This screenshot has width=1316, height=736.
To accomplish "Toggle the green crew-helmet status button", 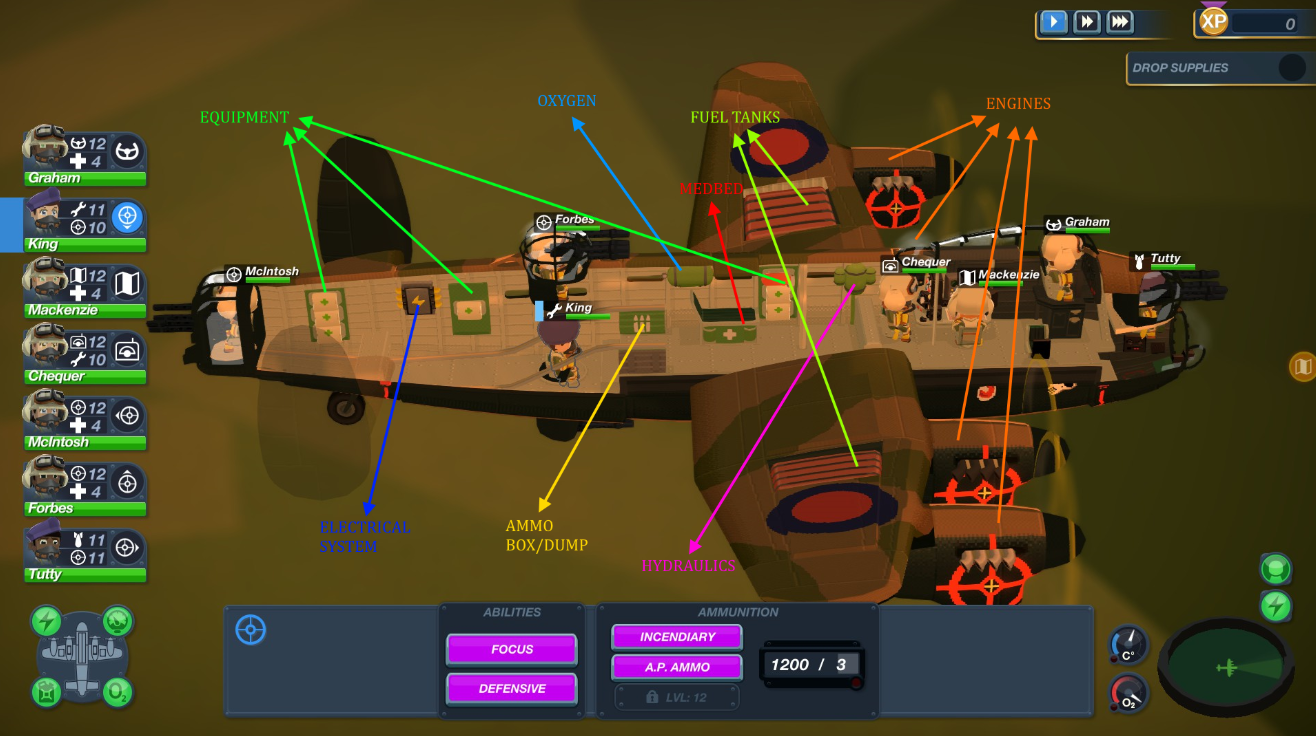I will (1275, 568).
